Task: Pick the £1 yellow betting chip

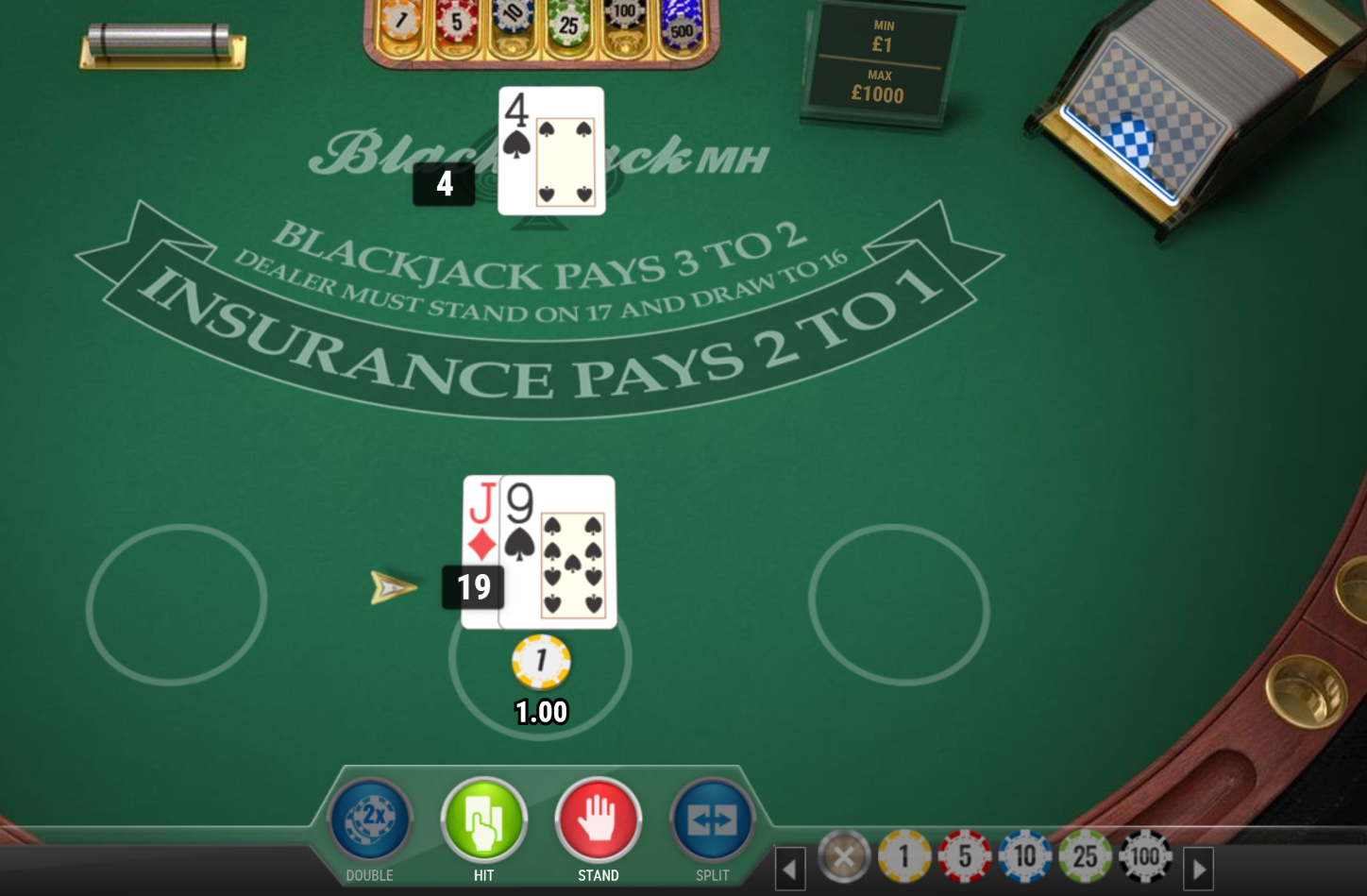Action: (x=904, y=855)
